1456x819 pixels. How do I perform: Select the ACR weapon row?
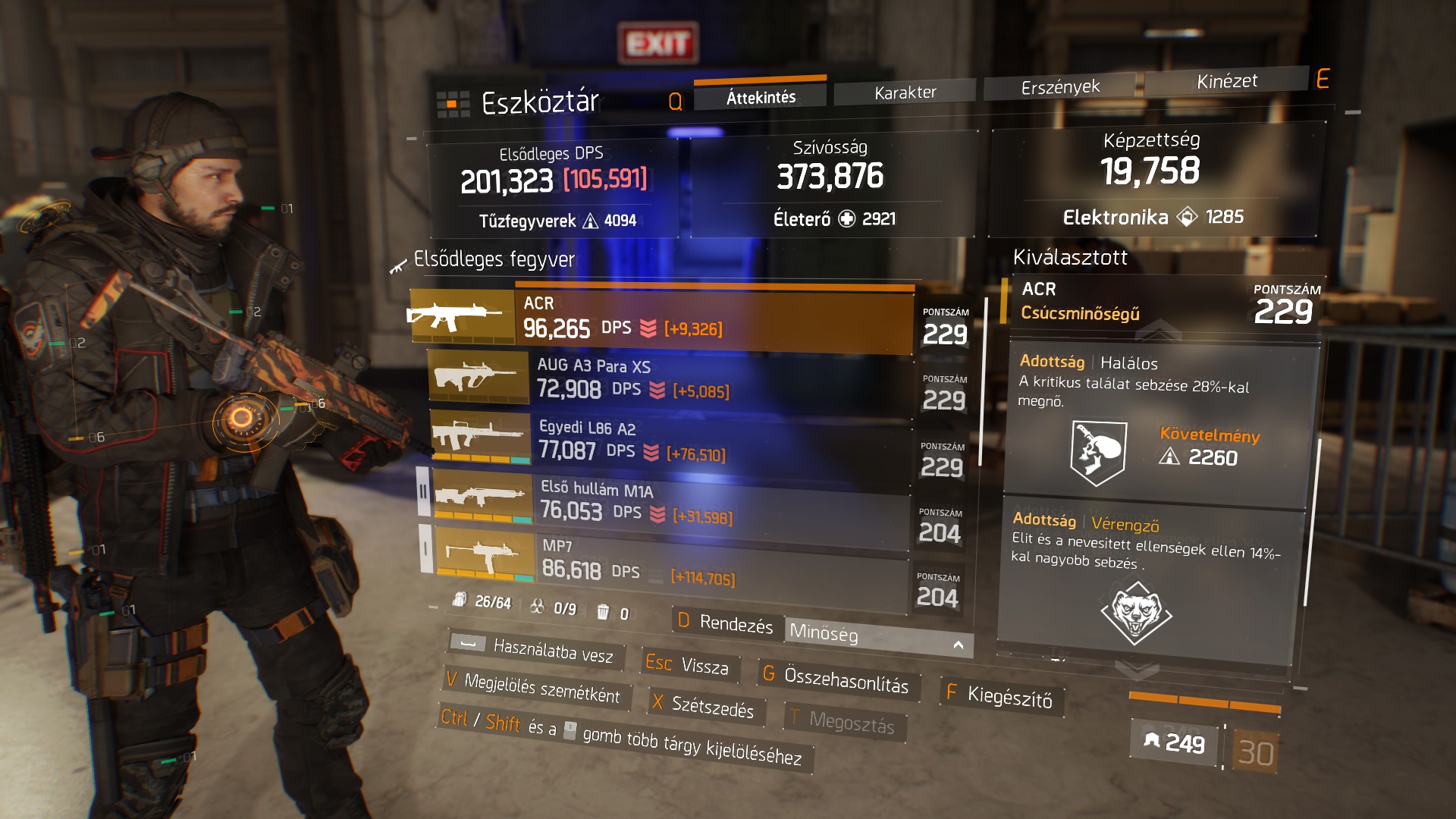pyautogui.click(x=660, y=318)
